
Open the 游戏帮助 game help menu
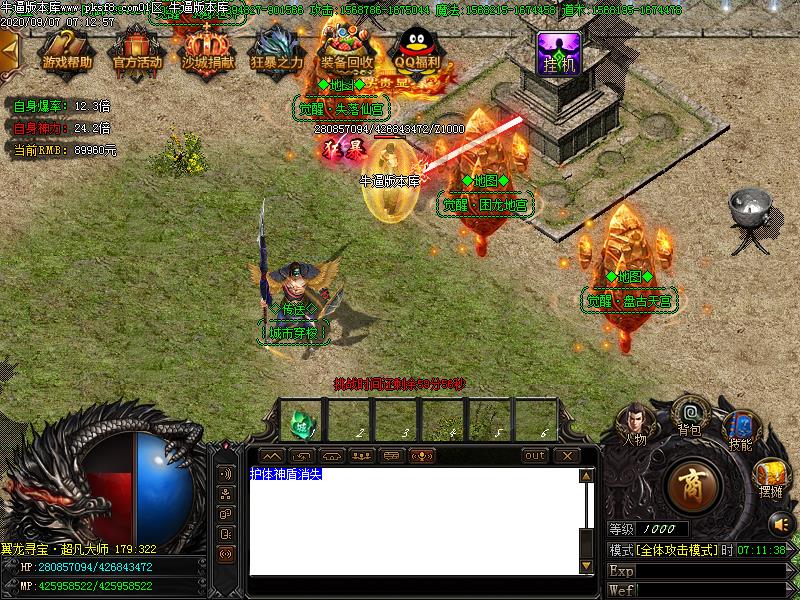pyautogui.click(x=67, y=50)
